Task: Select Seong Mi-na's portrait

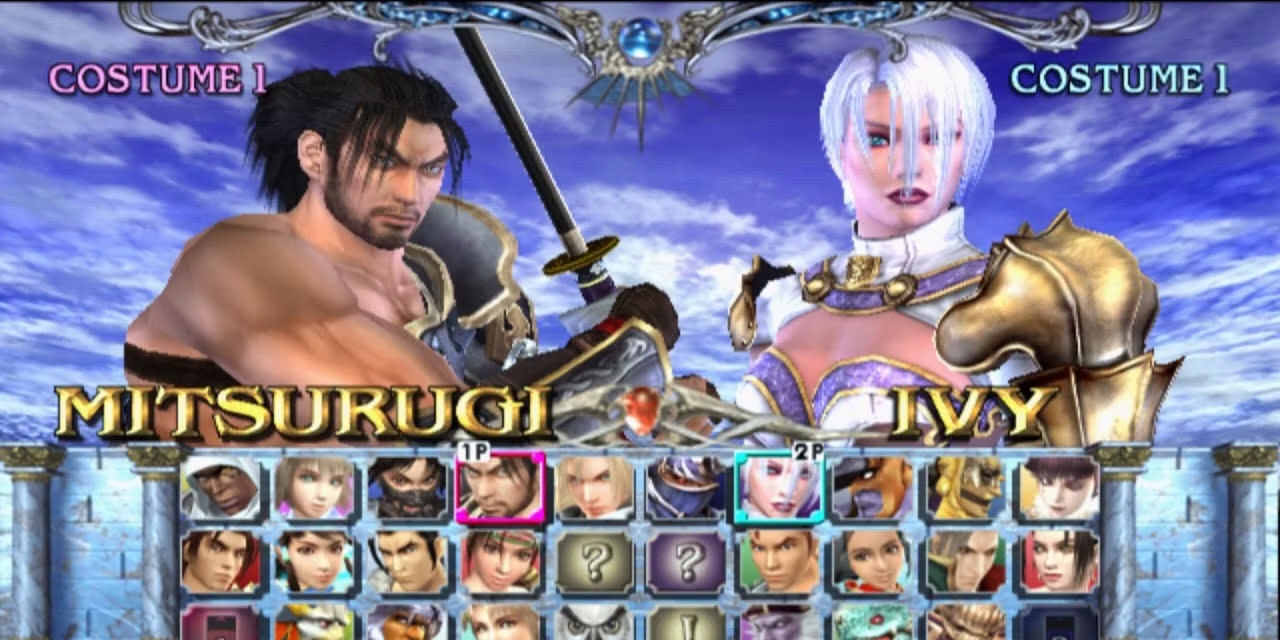Action: coord(872,562)
